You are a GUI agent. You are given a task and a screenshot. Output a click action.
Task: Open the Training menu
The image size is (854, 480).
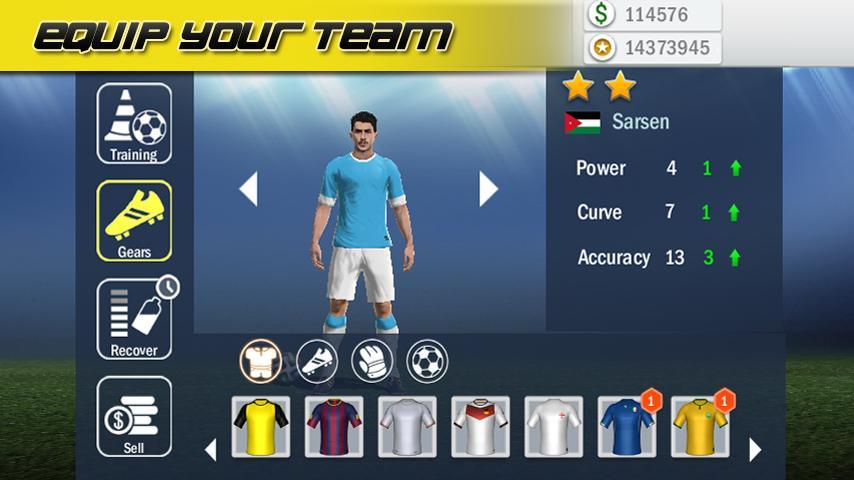(x=134, y=124)
